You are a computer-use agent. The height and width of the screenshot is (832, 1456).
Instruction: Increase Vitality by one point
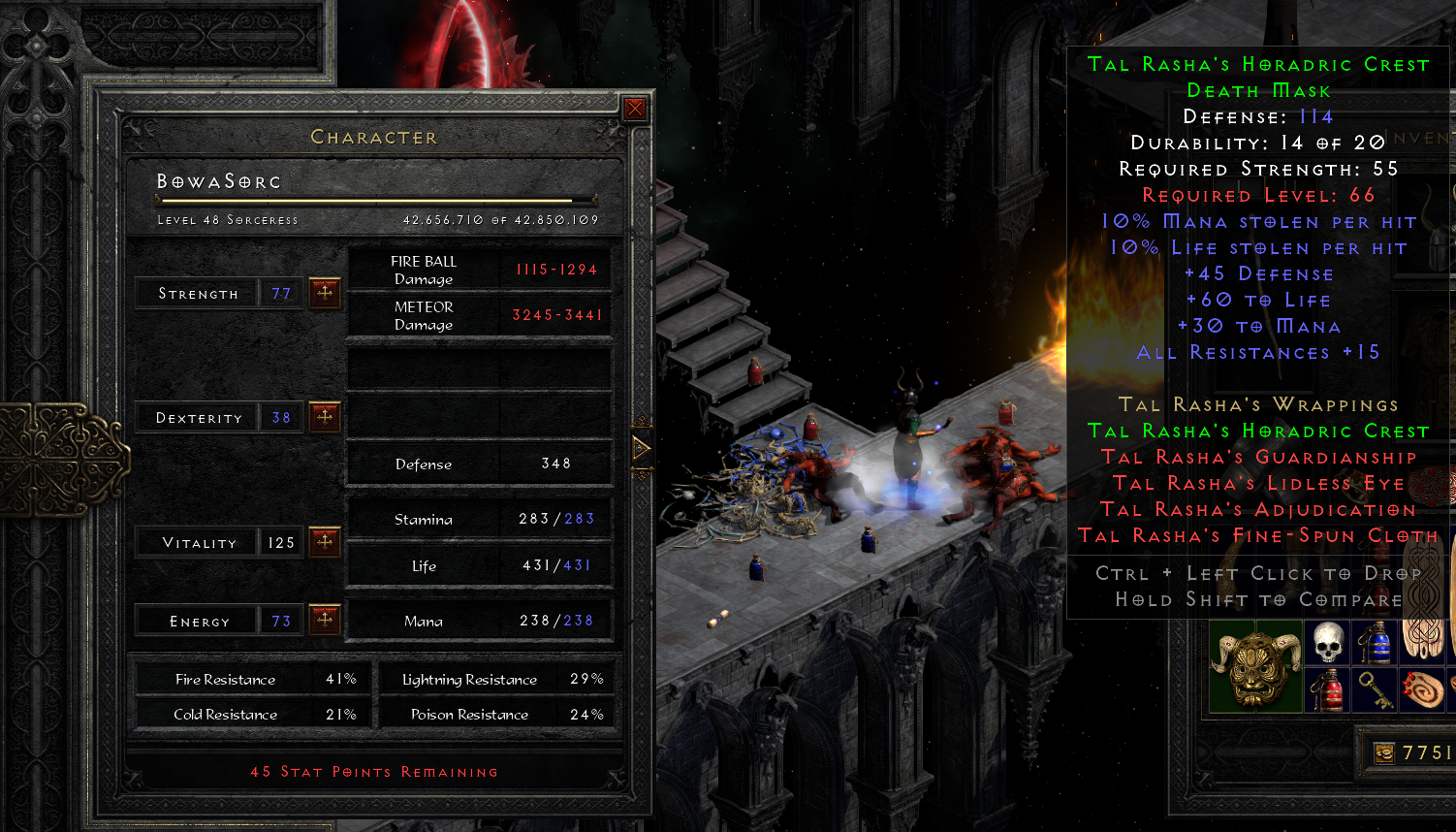[x=325, y=542]
